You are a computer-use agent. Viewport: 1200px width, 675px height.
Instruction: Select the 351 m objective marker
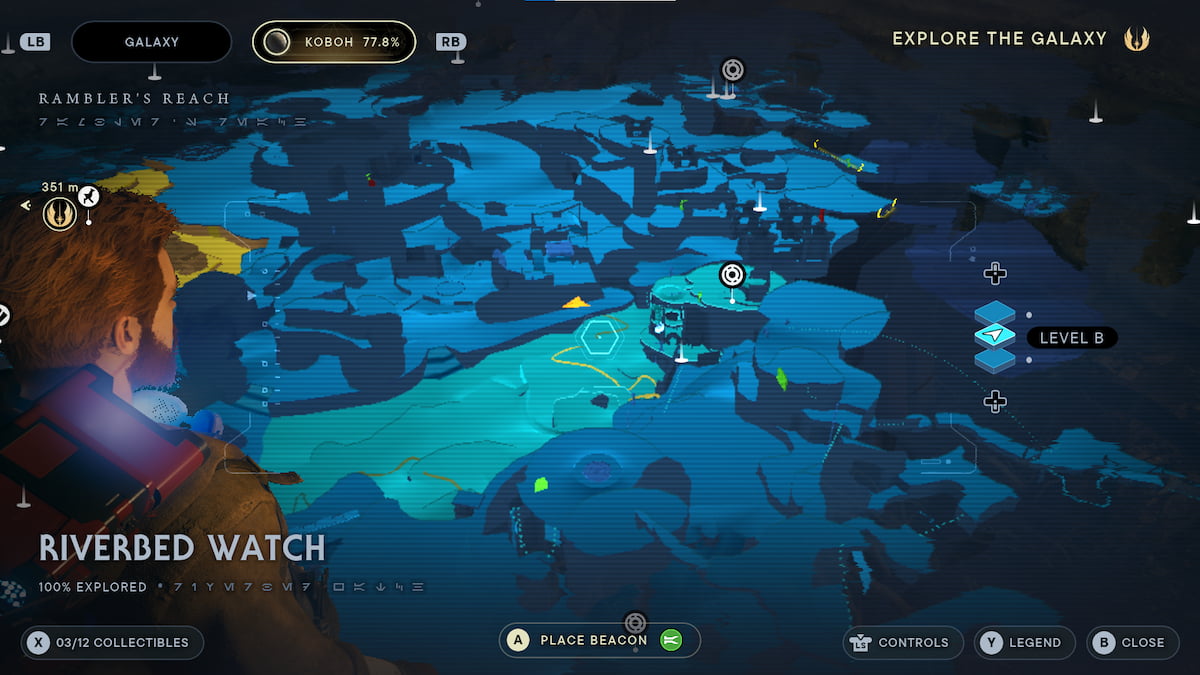click(x=60, y=213)
